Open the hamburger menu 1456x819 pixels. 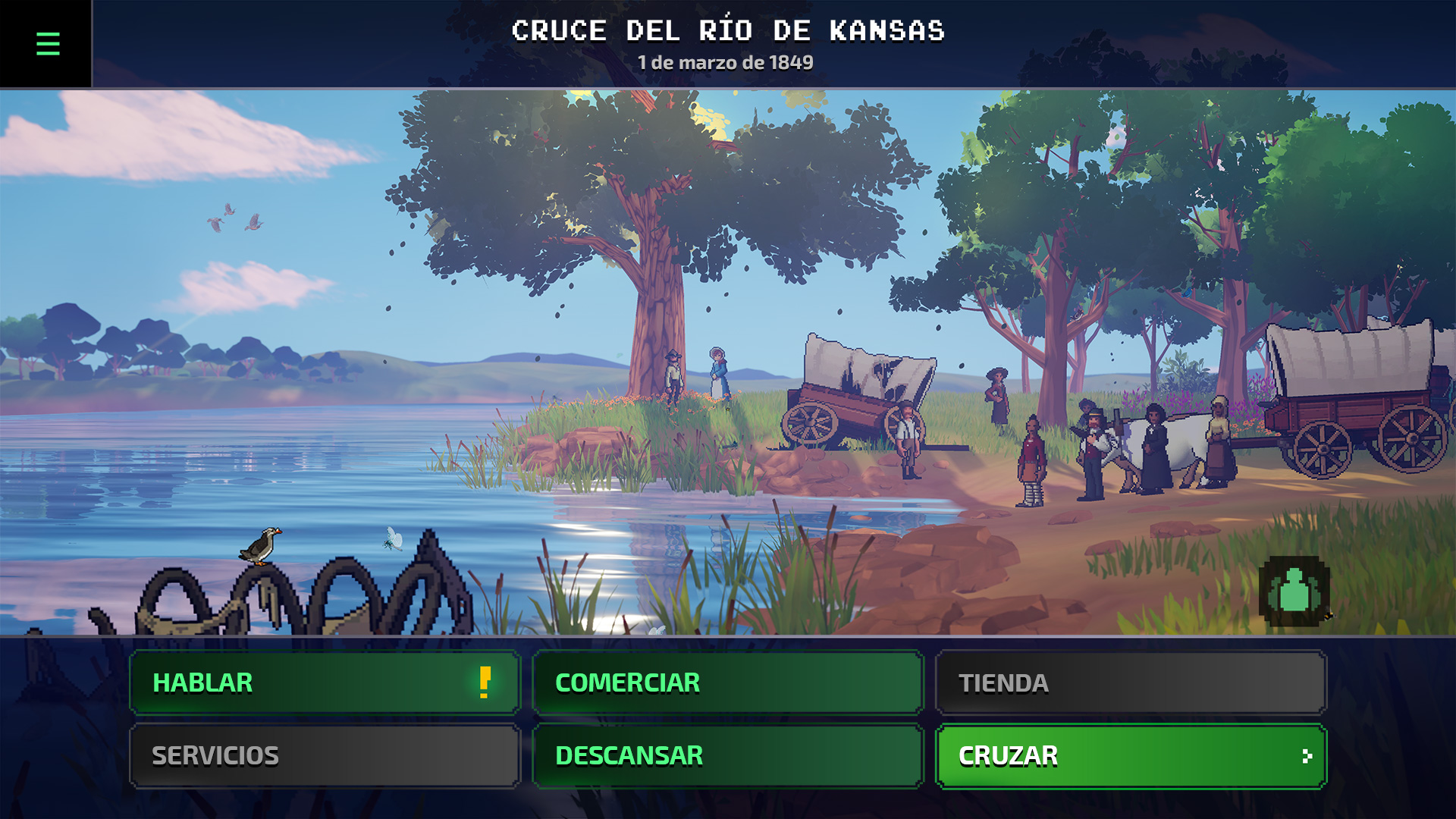point(47,44)
